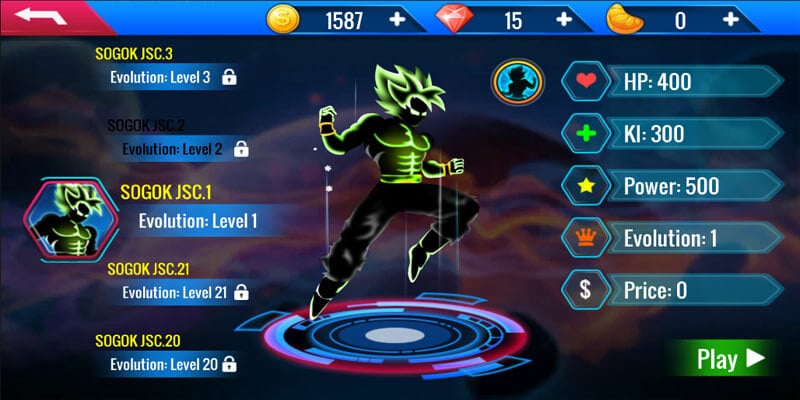Buy more red gems with plus
The height and width of the screenshot is (400, 800).
[x=565, y=19]
